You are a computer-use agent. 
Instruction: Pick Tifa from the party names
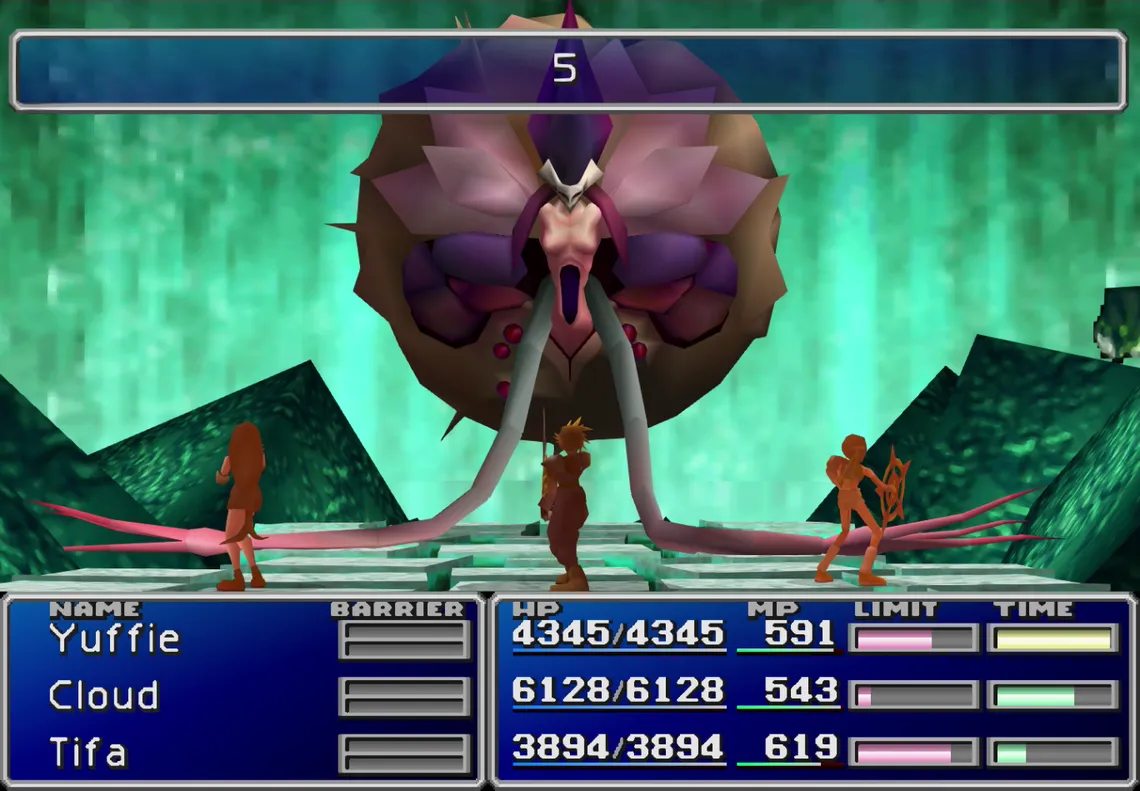coord(88,751)
